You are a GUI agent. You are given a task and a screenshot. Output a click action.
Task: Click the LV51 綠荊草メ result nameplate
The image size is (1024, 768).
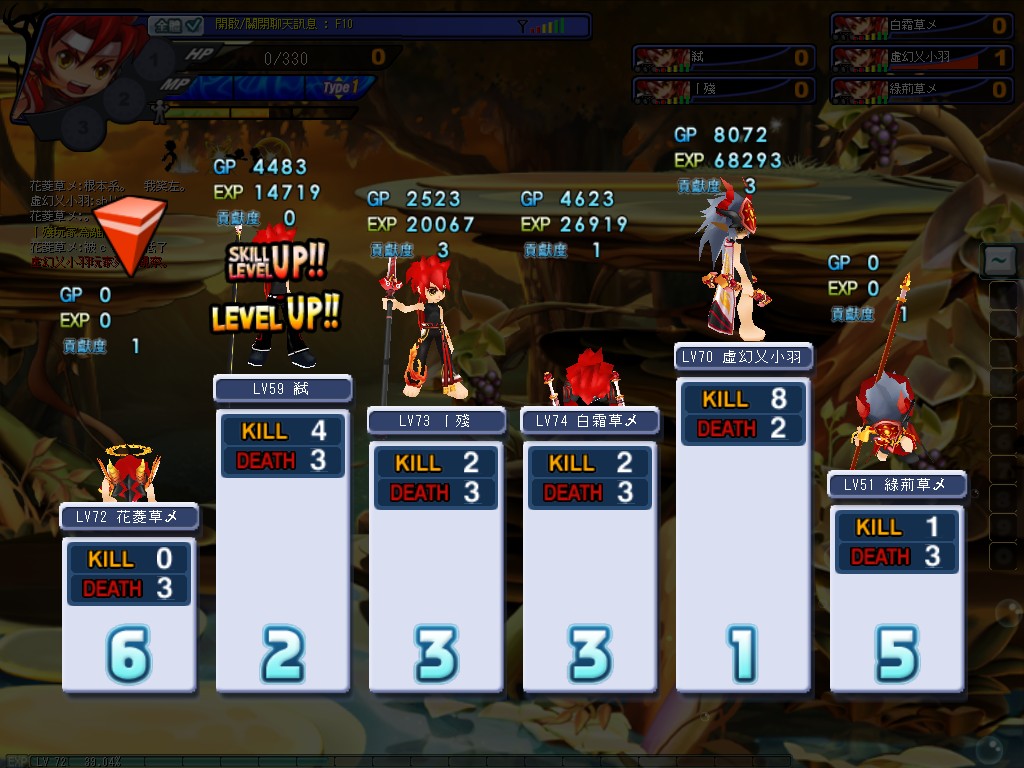pyautogui.click(x=897, y=485)
